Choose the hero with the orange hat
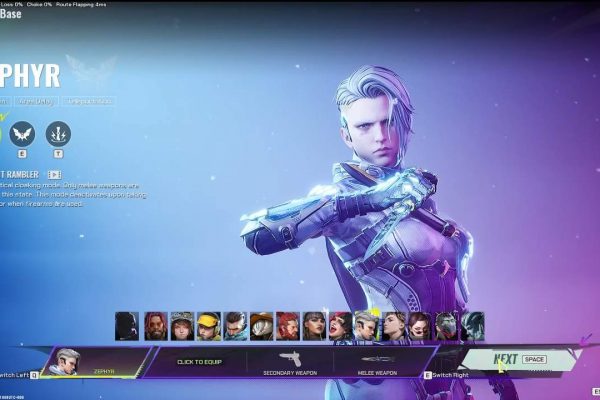Image resolution: width=600 pixels, height=400 pixels. (x=262, y=325)
